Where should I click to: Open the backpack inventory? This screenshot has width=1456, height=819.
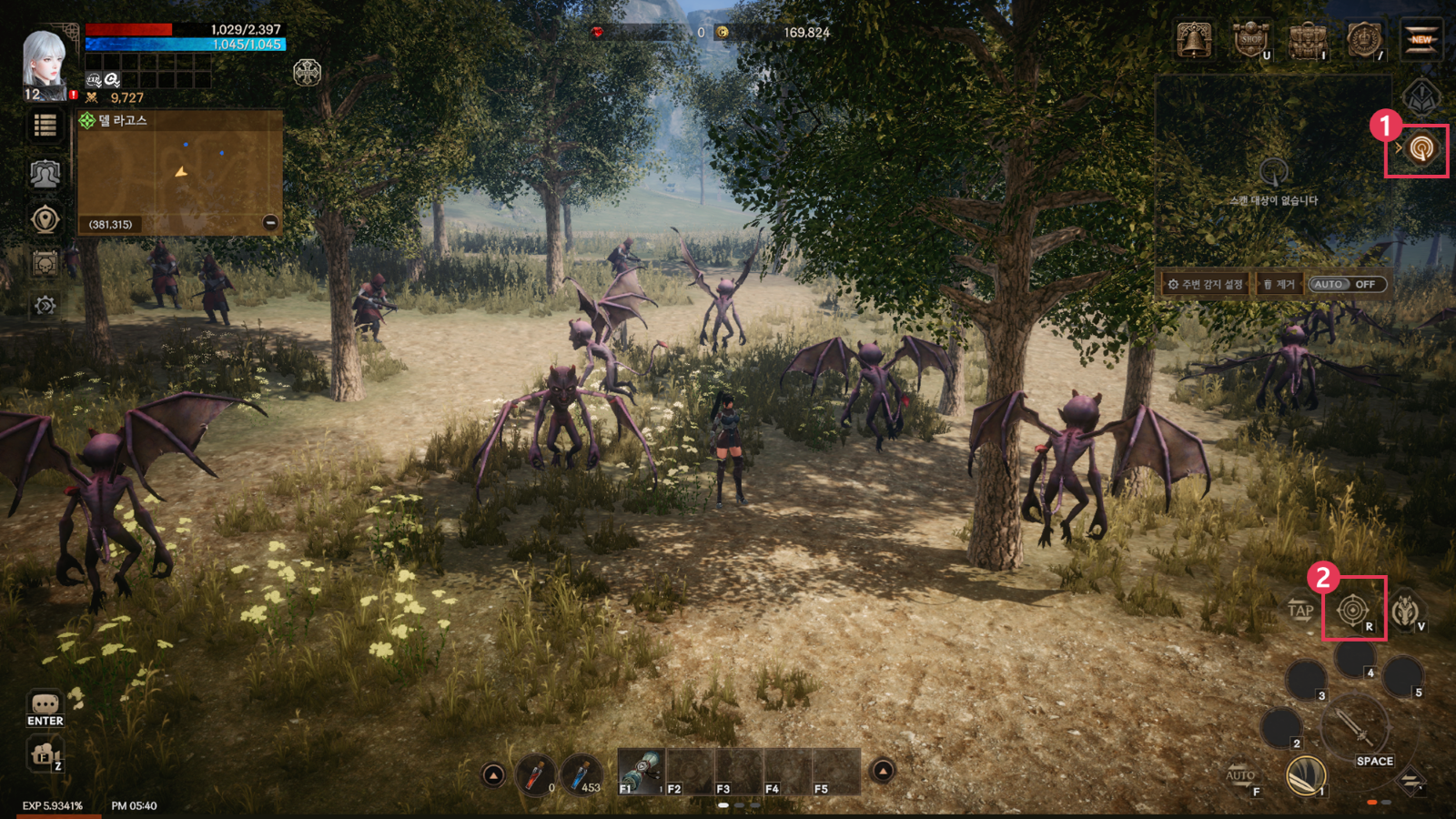1308,41
